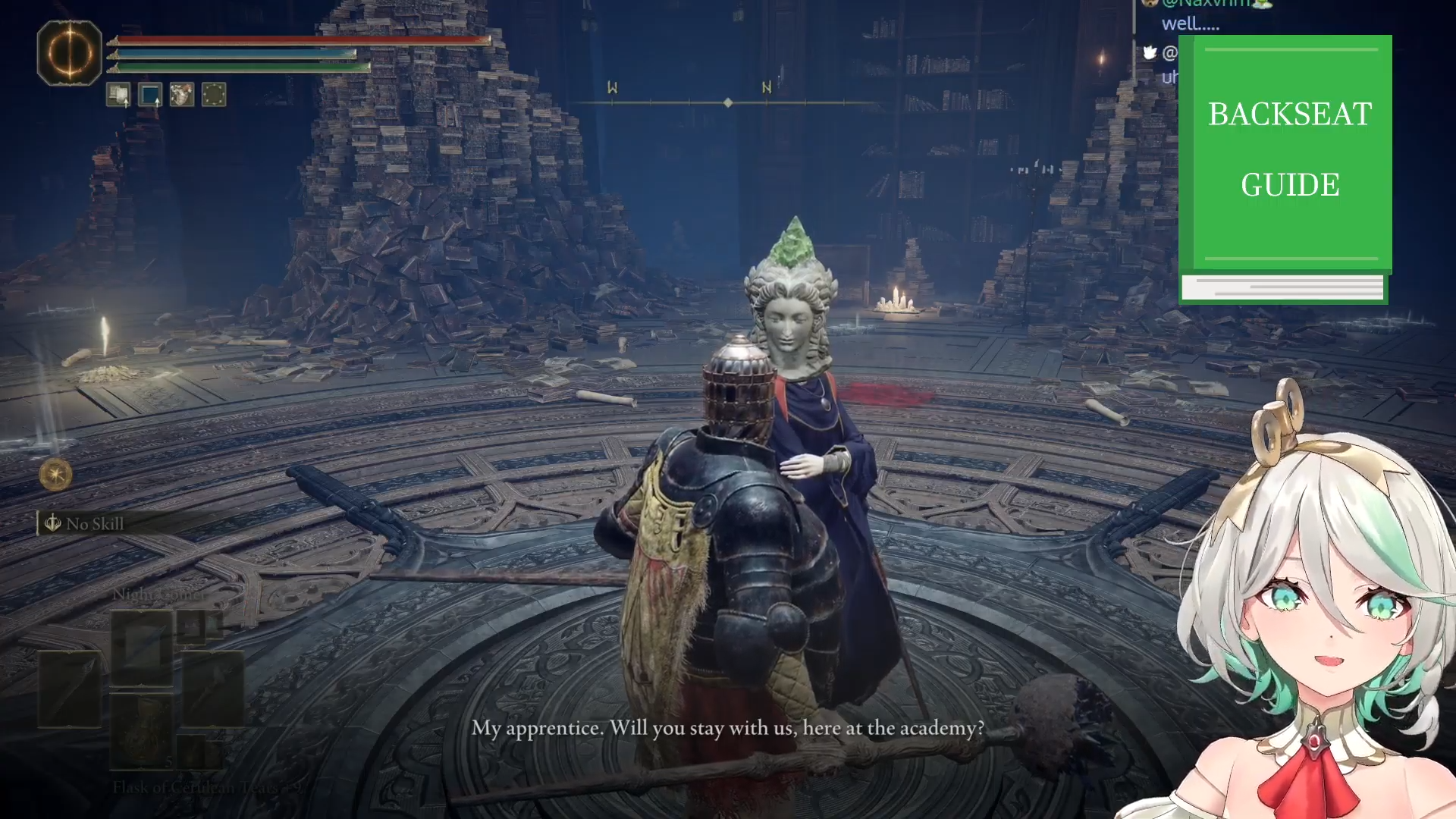
Task: Select the Night Comet spell slot
Action: click(142, 647)
